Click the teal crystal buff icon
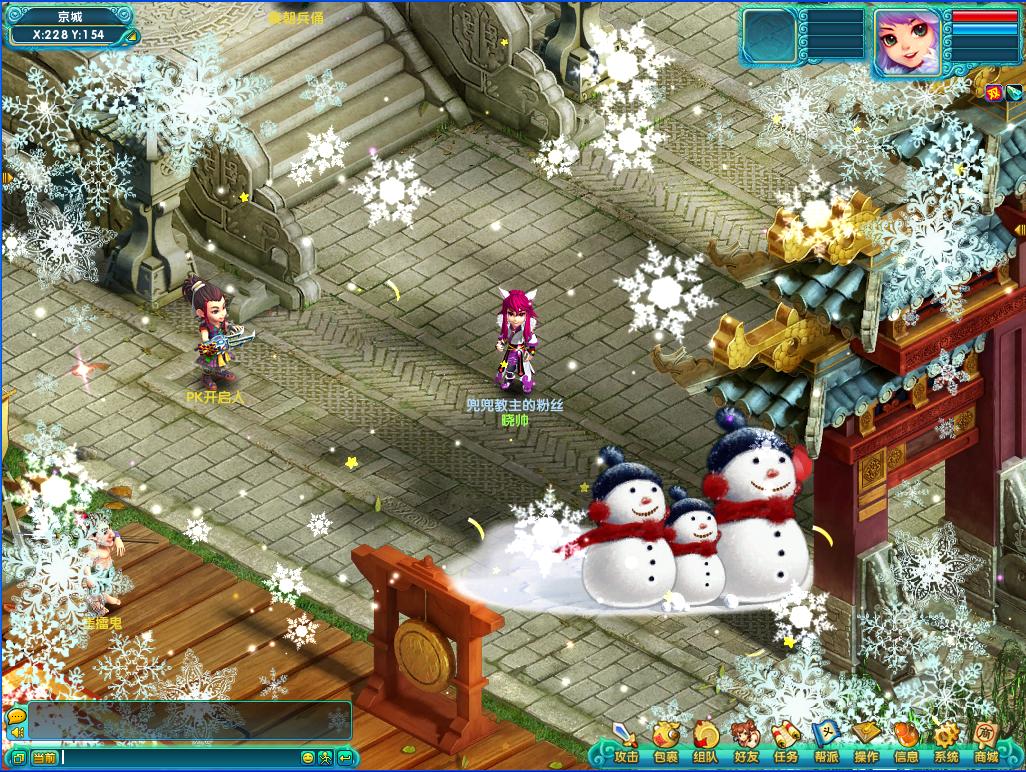The height and width of the screenshot is (772, 1026). pyautogui.click(x=1012, y=93)
